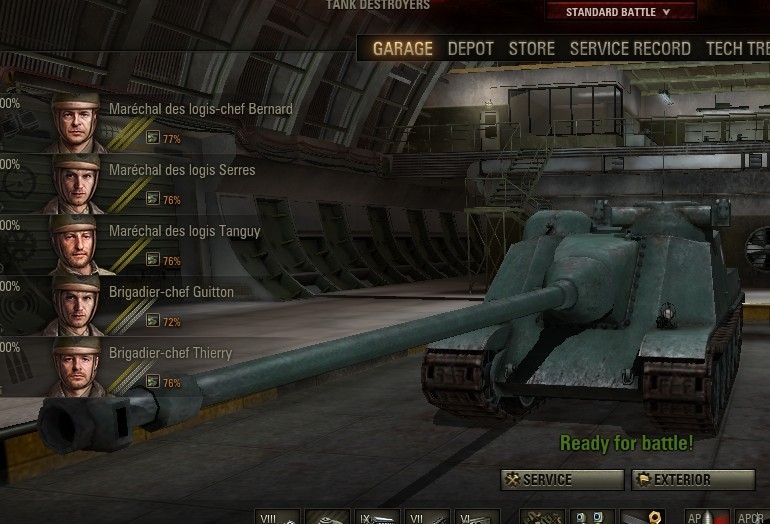Select crew member Brigadier-chef Guitton

tap(171, 292)
